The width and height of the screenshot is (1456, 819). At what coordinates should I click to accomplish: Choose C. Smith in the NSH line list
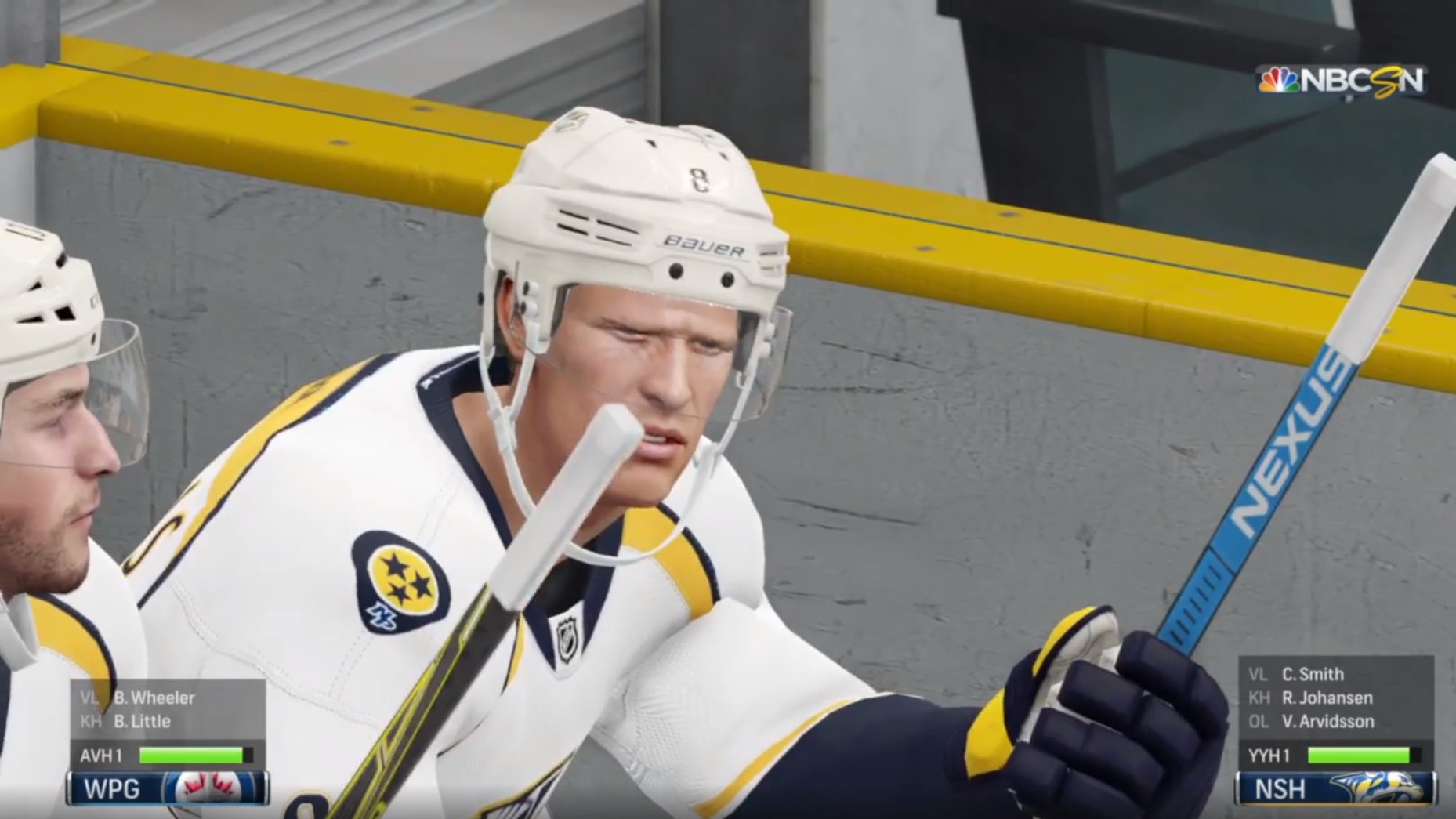click(1313, 674)
